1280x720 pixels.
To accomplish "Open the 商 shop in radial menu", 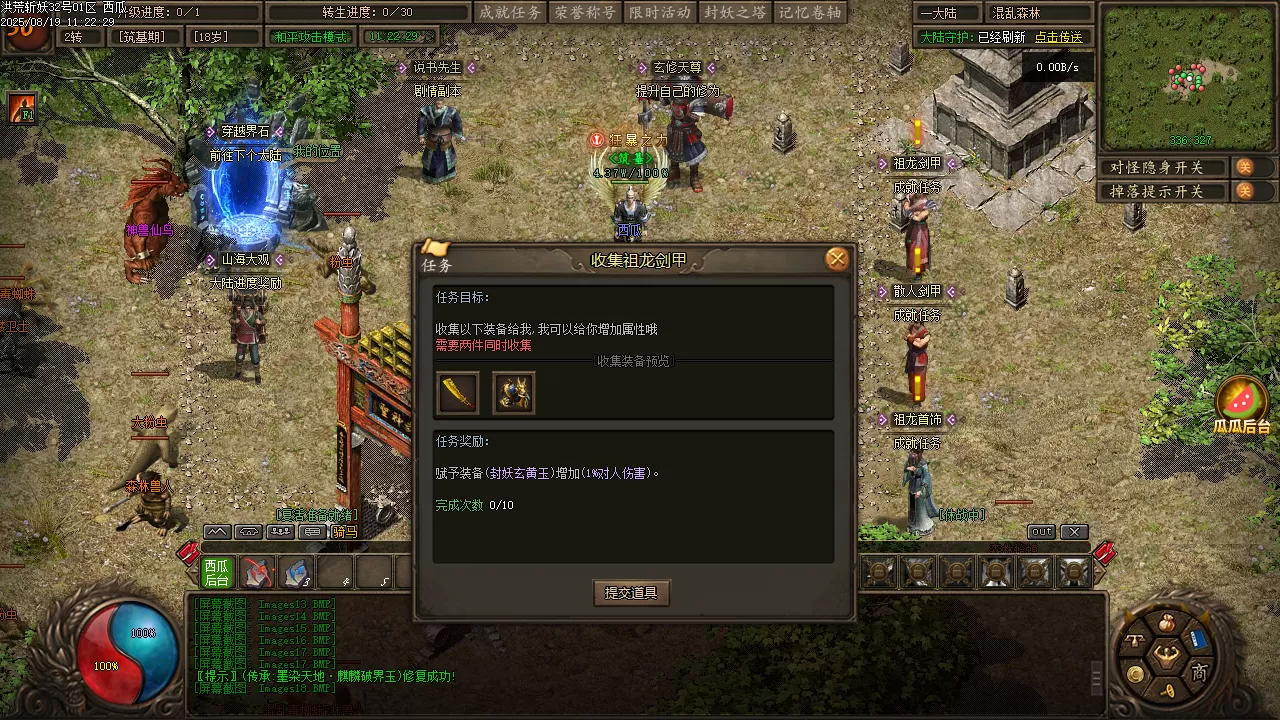I will tap(1199, 673).
